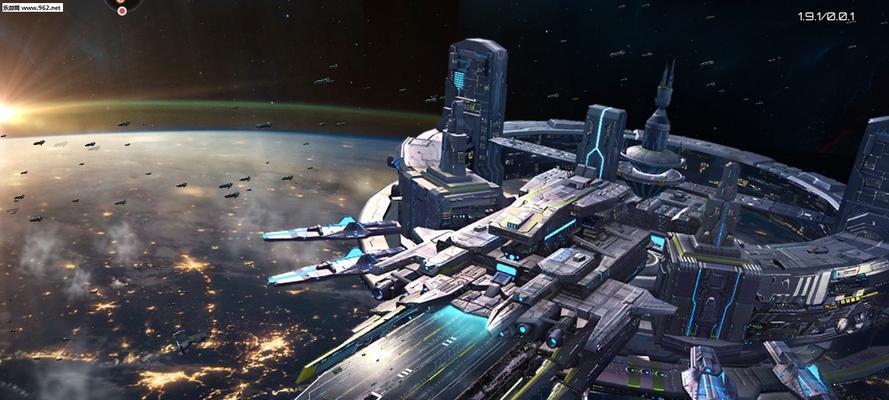Viewport: 889px width, 400px height.
Task: Click the red dot on the dark circular widget
Action: 122,11
